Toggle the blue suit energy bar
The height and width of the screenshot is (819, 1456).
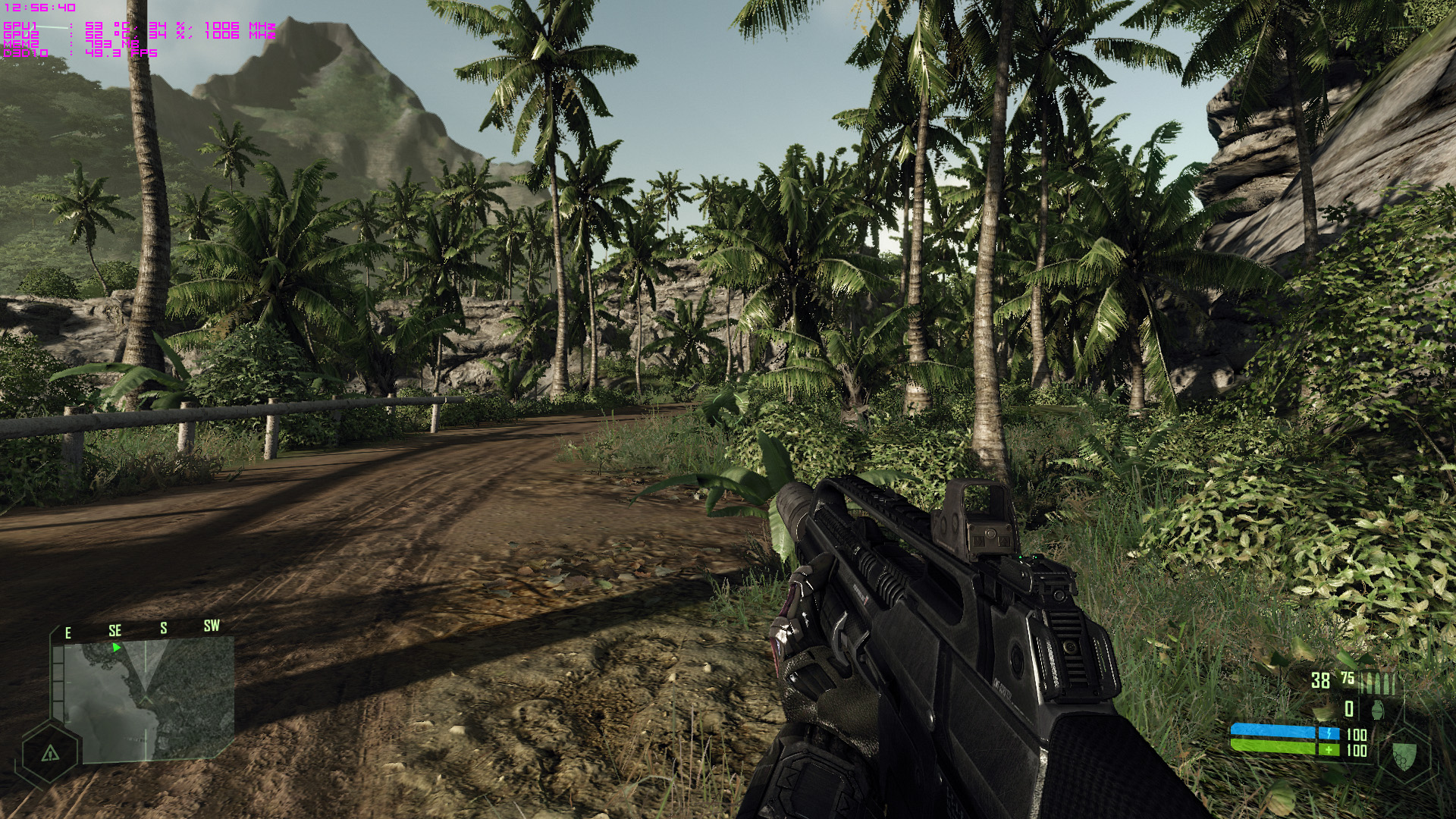pos(1273,731)
